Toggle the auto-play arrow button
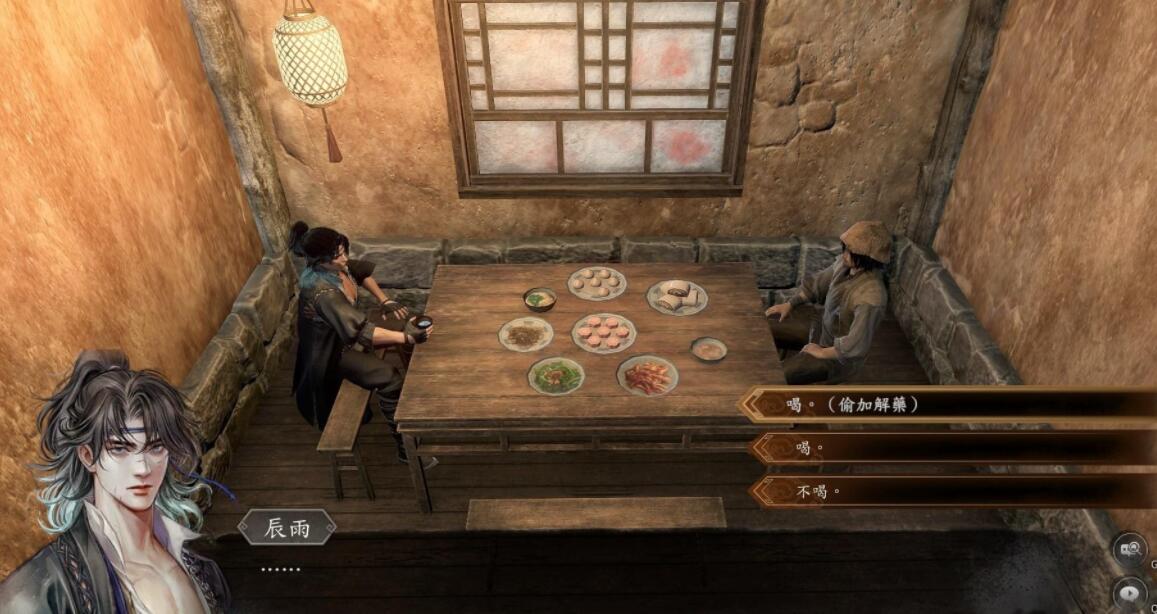The image size is (1157, 614). 1132,592
